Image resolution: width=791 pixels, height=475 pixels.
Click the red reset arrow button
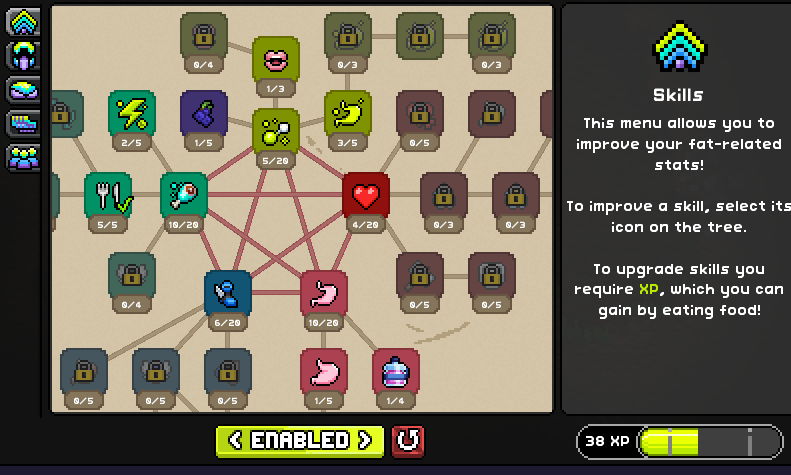click(407, 440)
